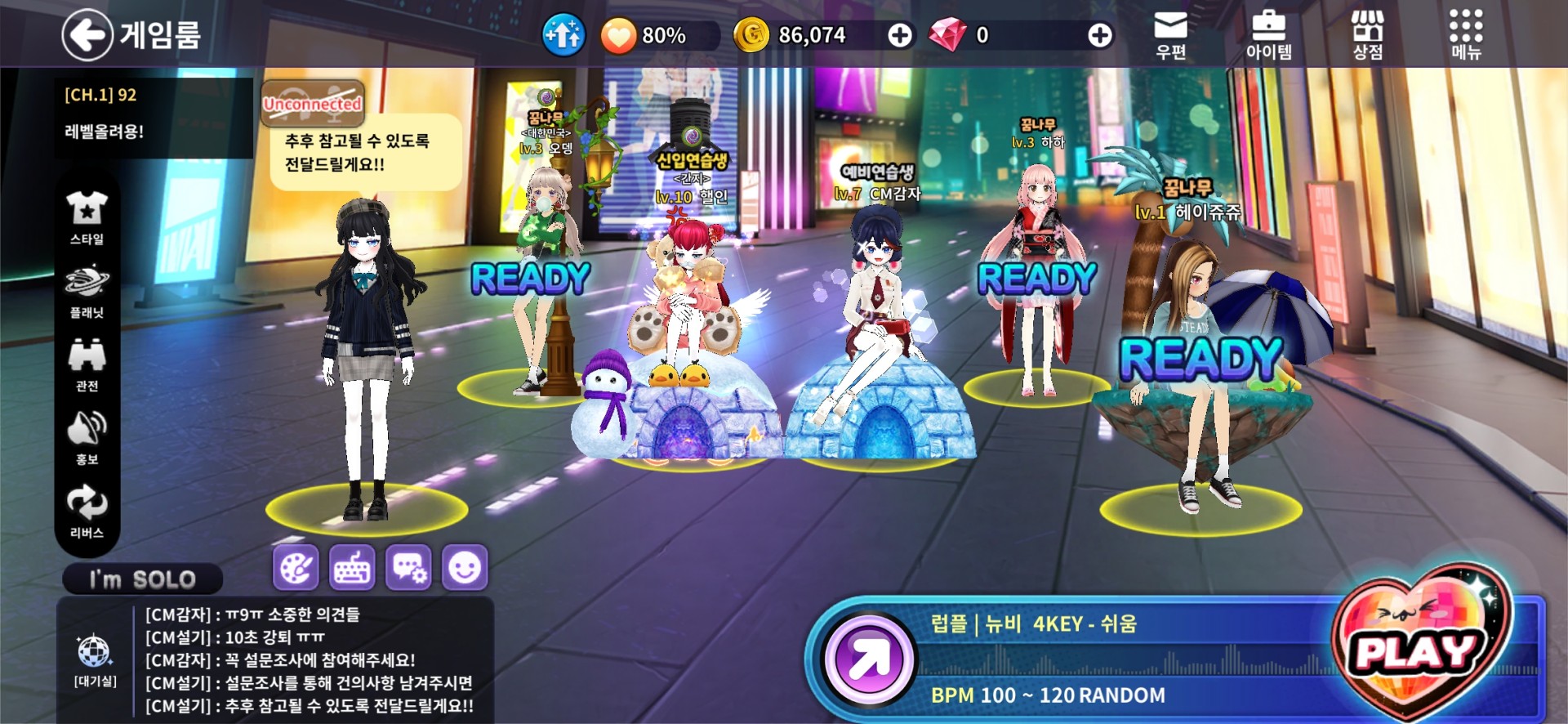
Task: Click the blue level-up arrows icon
Action: coord(563,35)
